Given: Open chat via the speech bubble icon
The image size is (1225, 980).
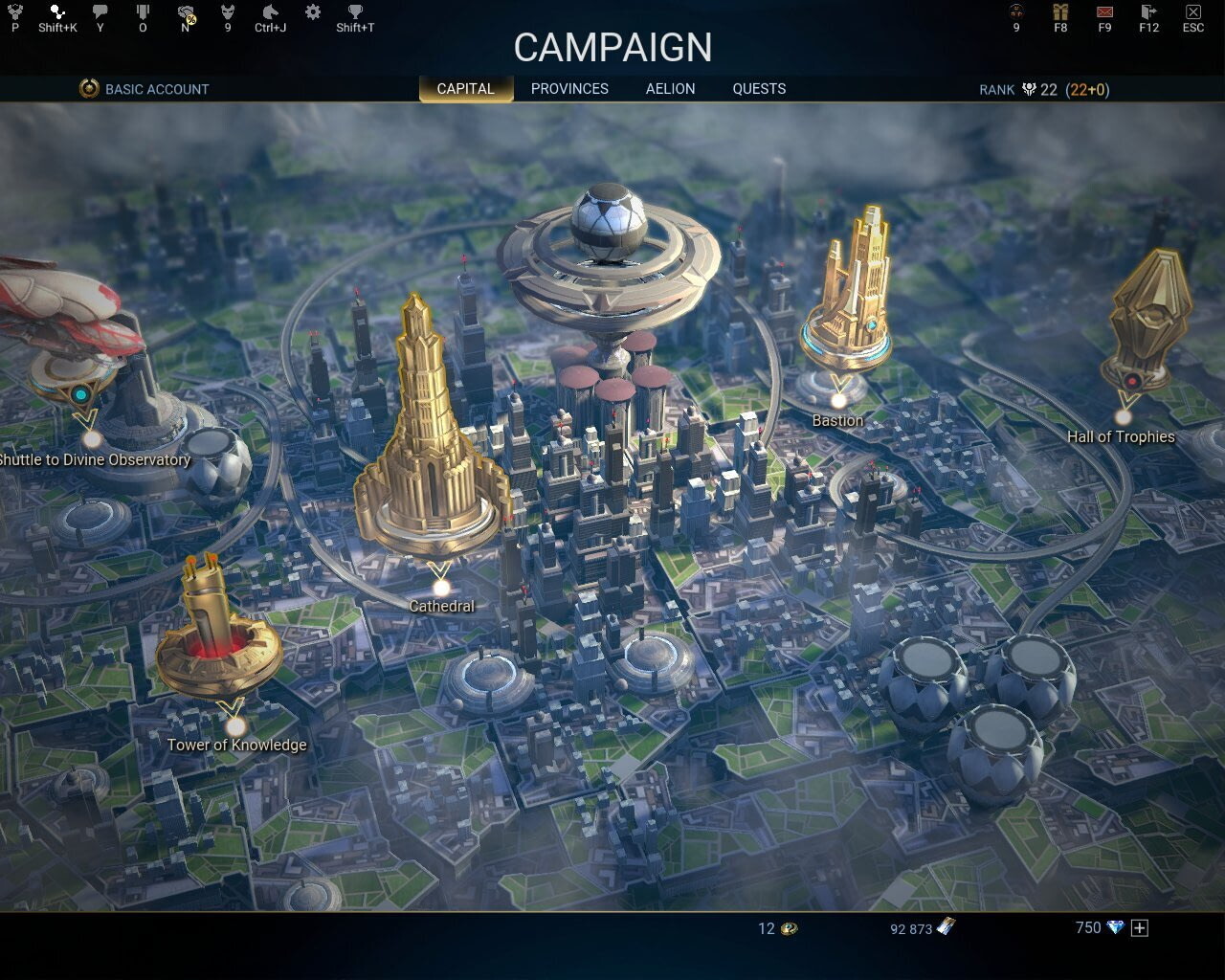Looking at the screenshot, I should pyautogui.click(x=99, y=13).
